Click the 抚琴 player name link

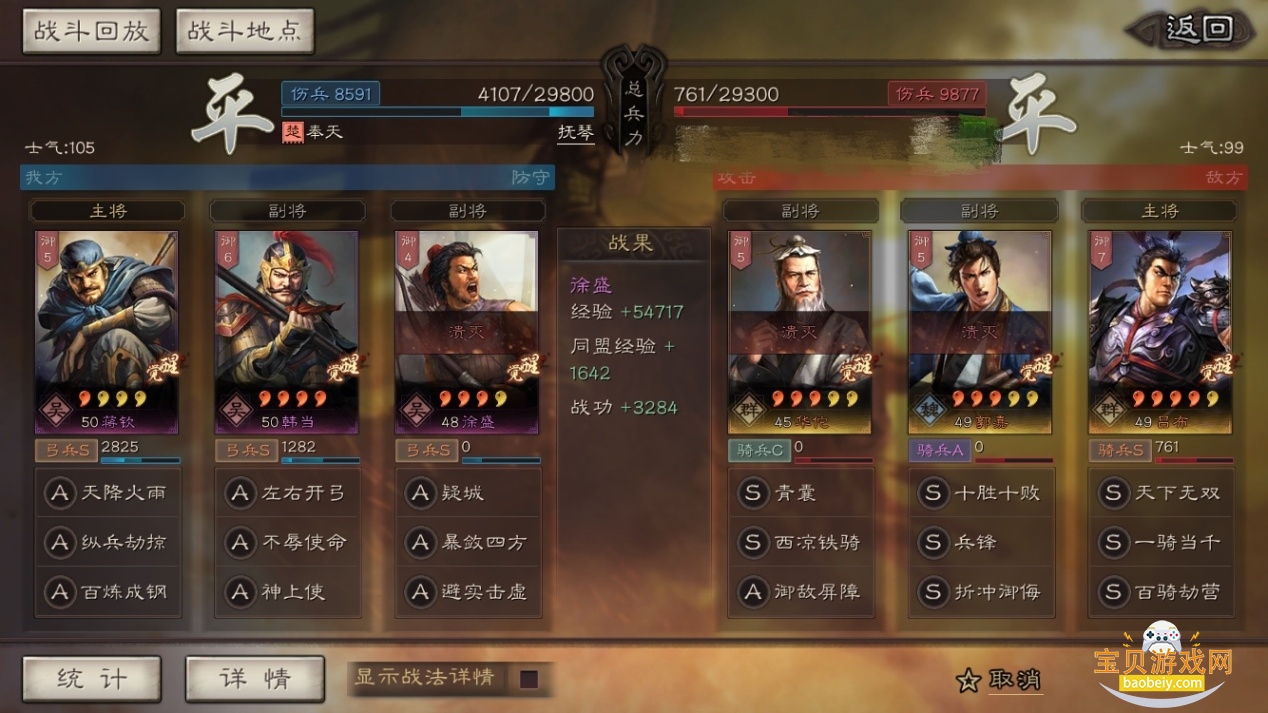click(x=575, y=132)
